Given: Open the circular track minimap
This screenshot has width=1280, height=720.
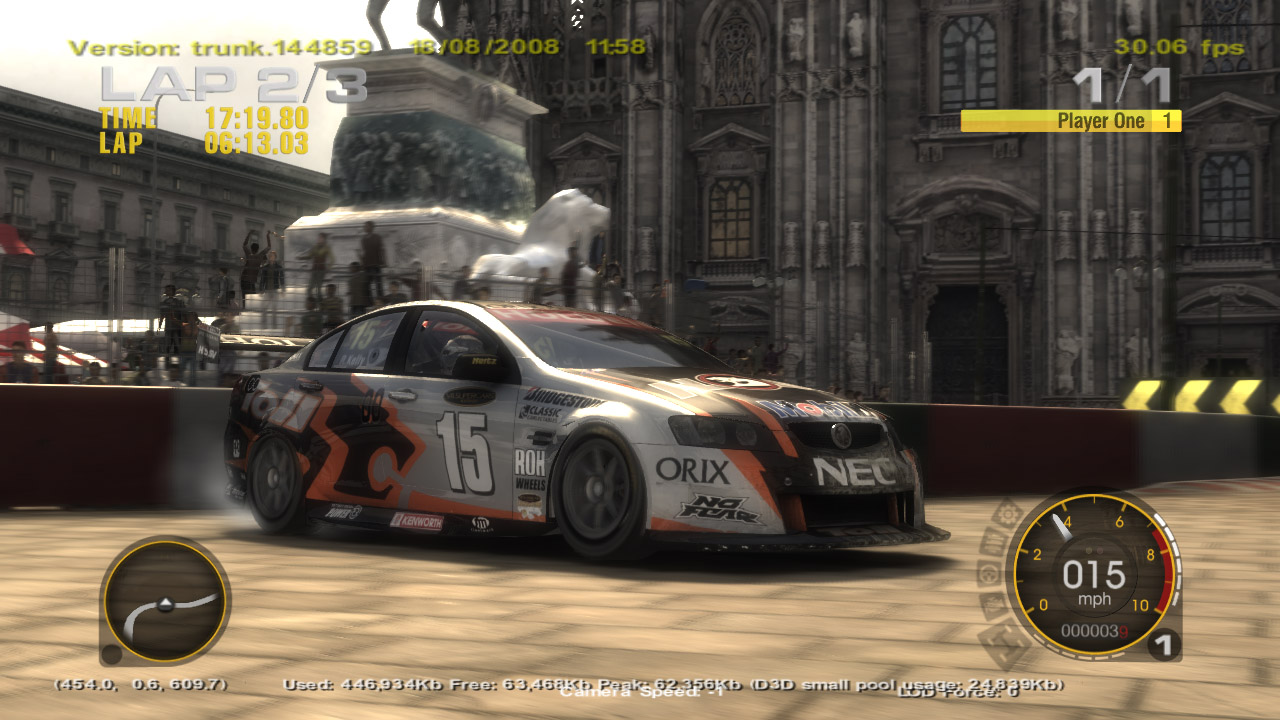Looking at the screenshot, I should click(x=164, y=601).
